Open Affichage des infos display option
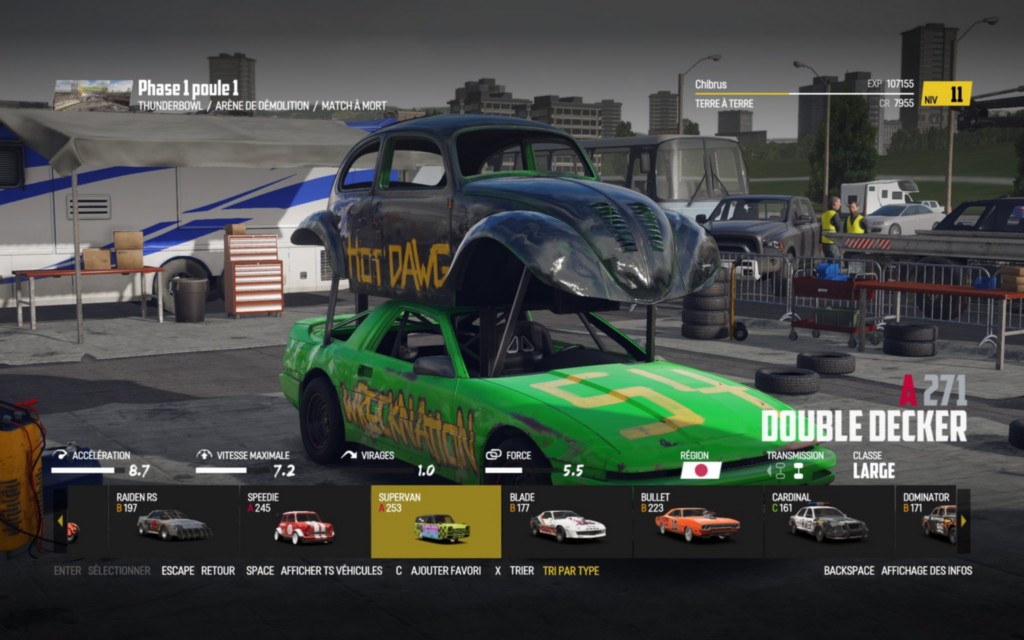 tap(926, 571)
